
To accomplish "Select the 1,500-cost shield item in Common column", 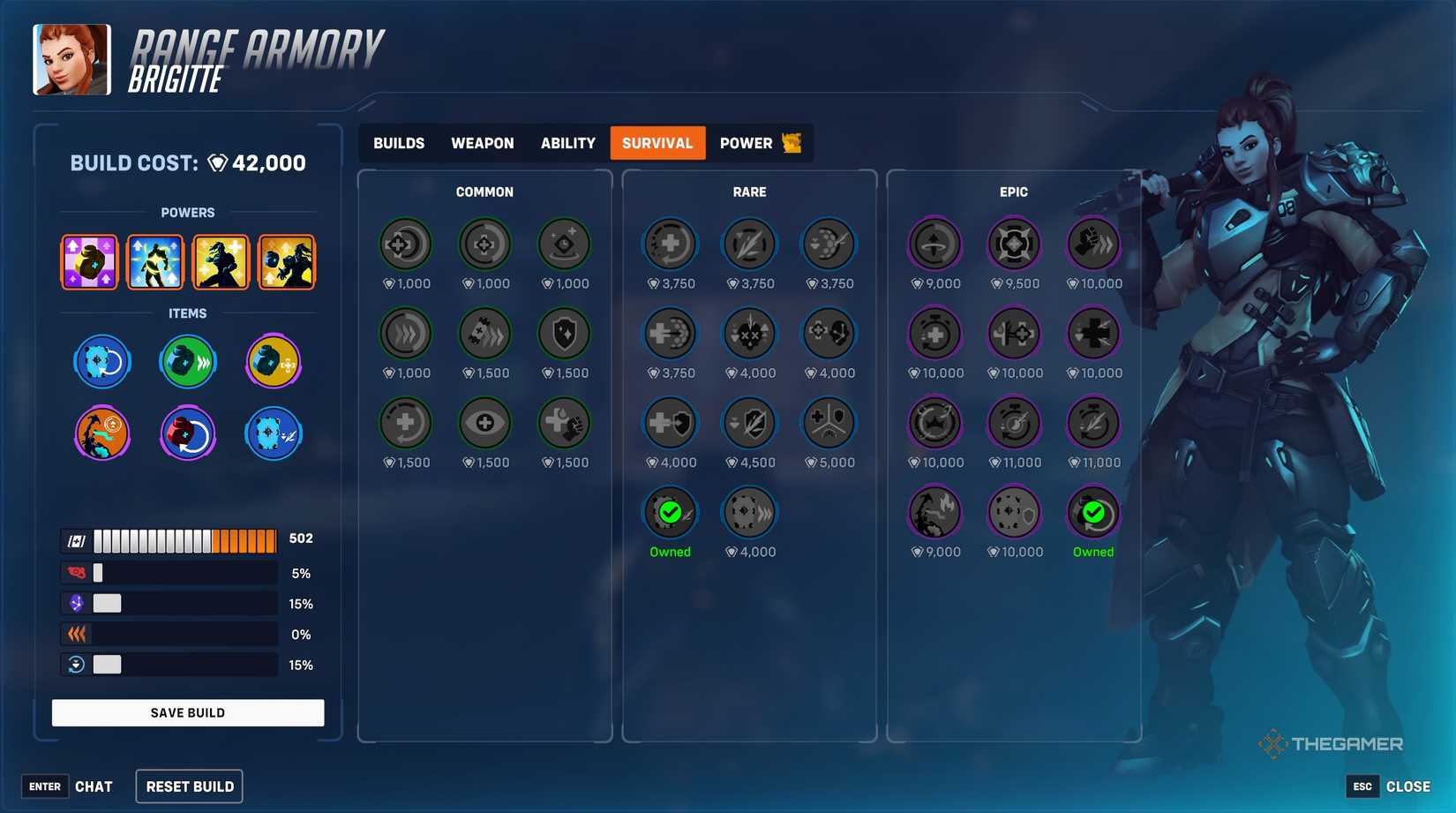I will 564,334.
